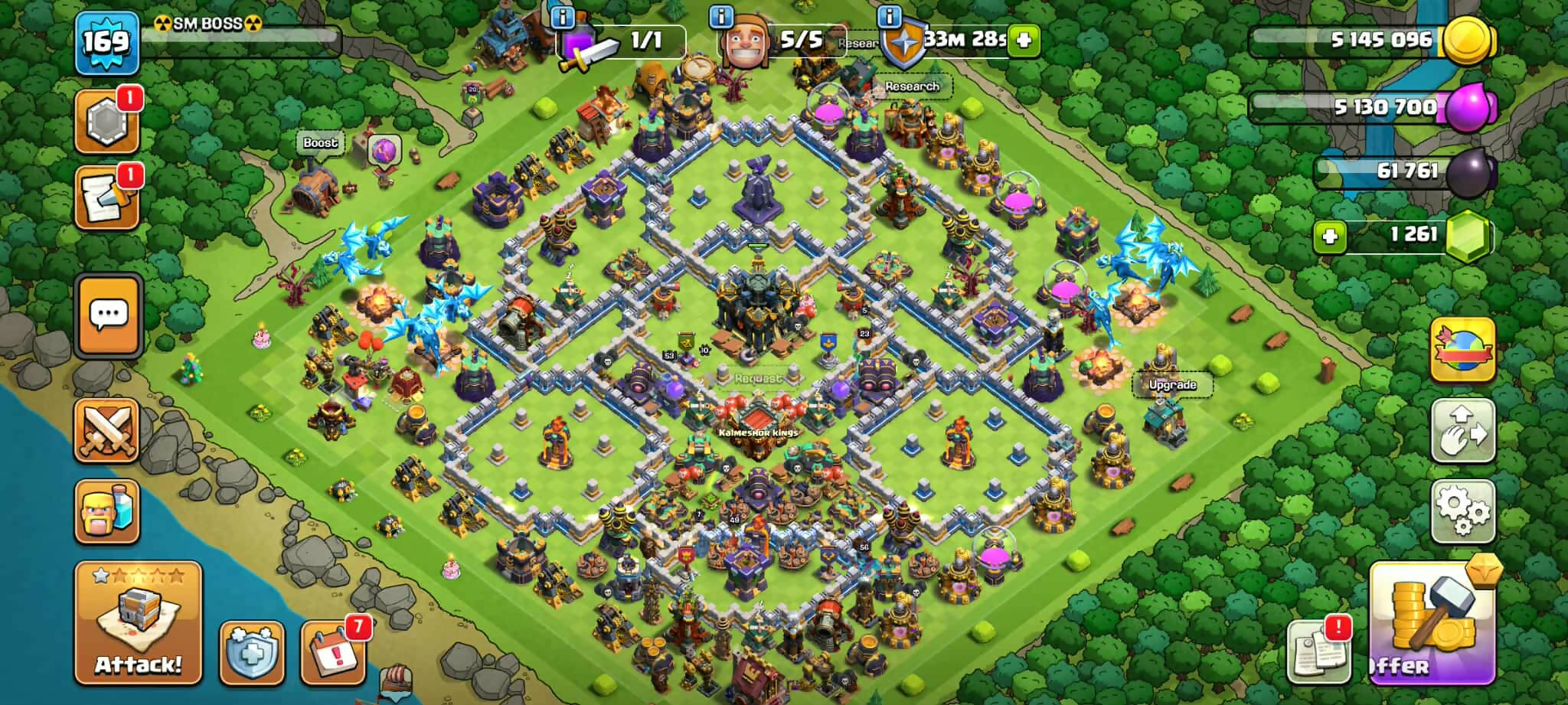Tap the level 169 experience badge

click(106, 42)
